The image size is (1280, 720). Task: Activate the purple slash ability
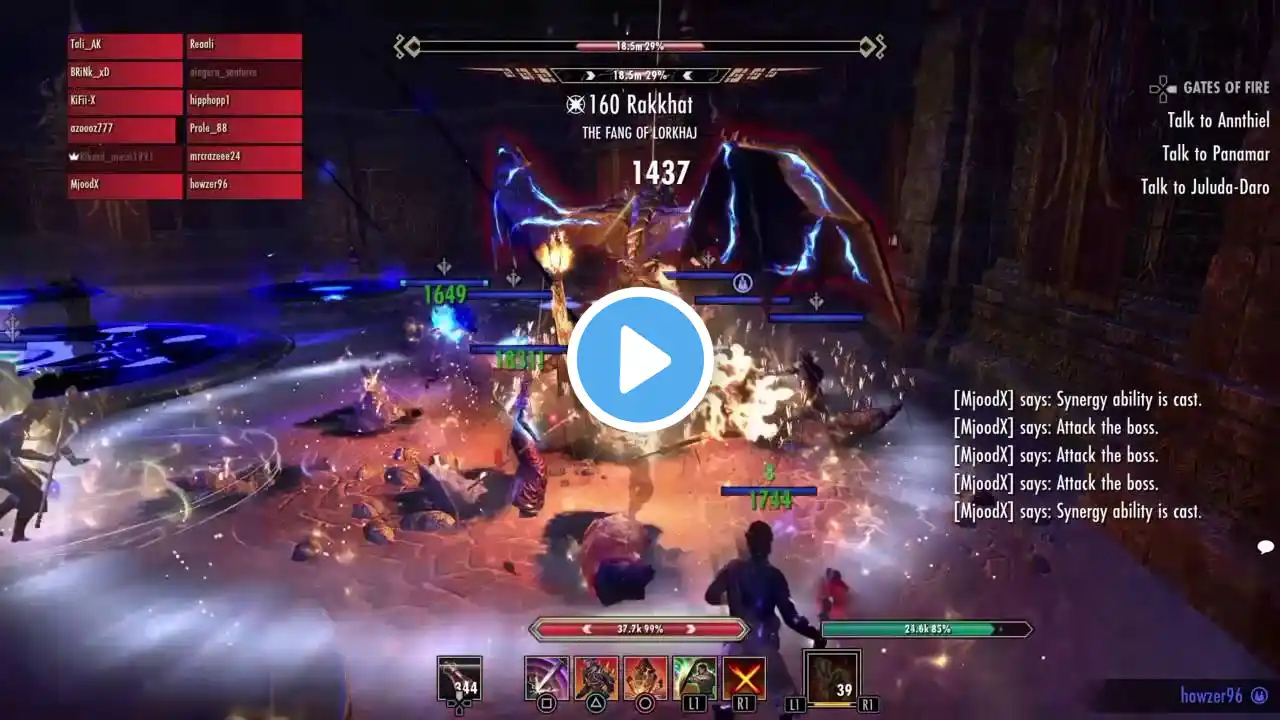click(x=547, y=678)
